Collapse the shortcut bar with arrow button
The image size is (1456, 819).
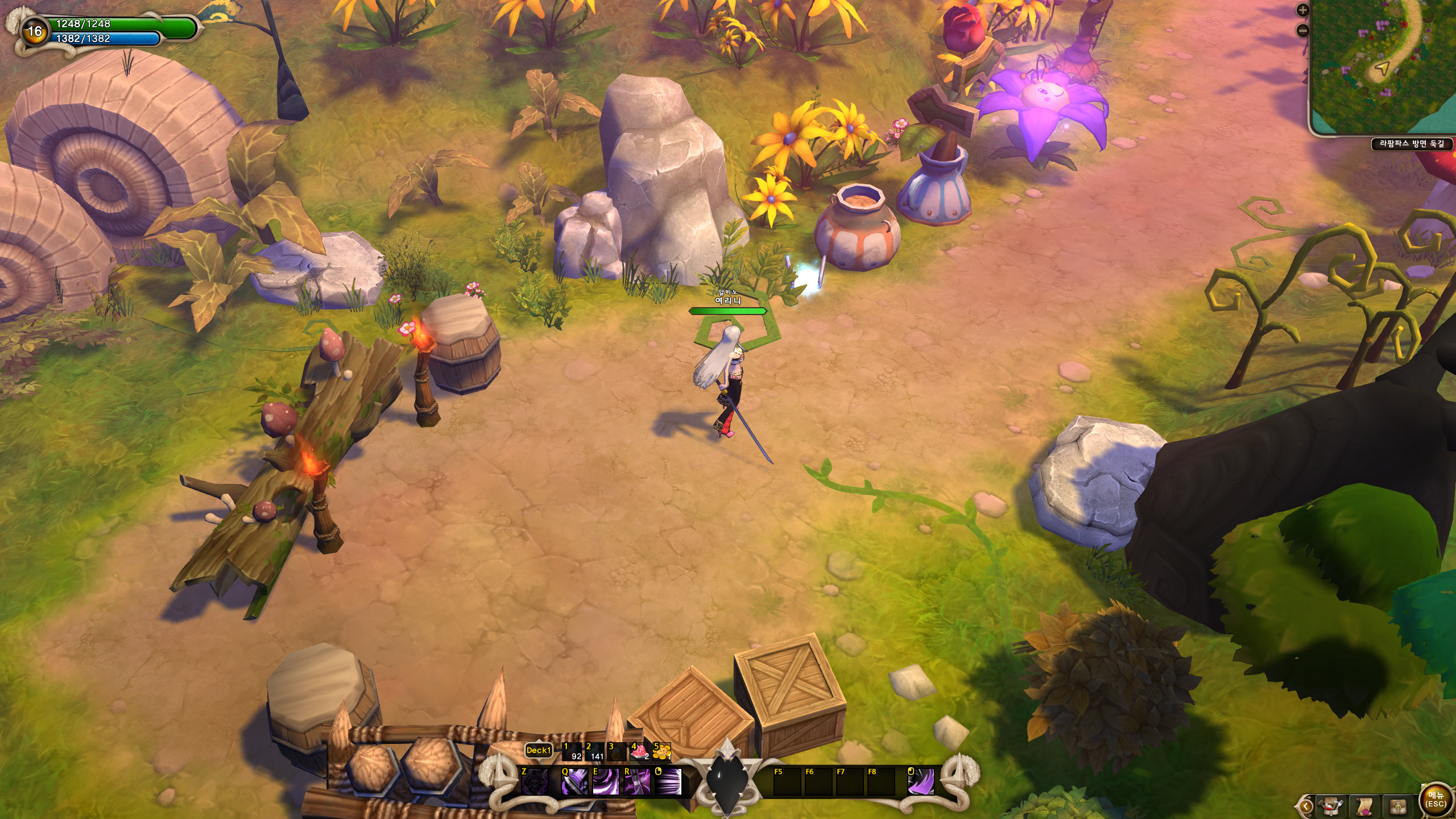click(x=1305, y=806)
